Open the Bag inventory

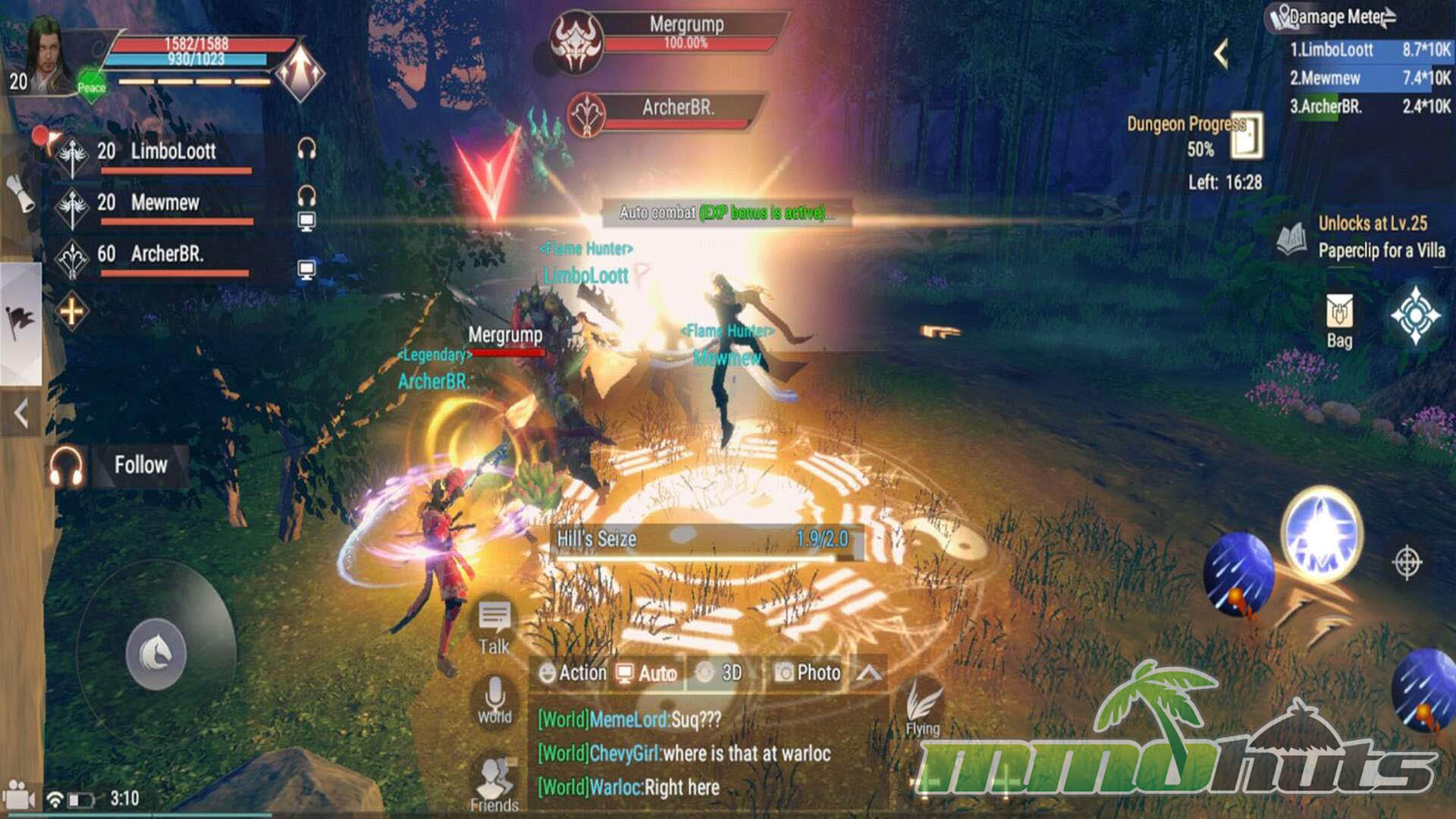[1339, 322]
